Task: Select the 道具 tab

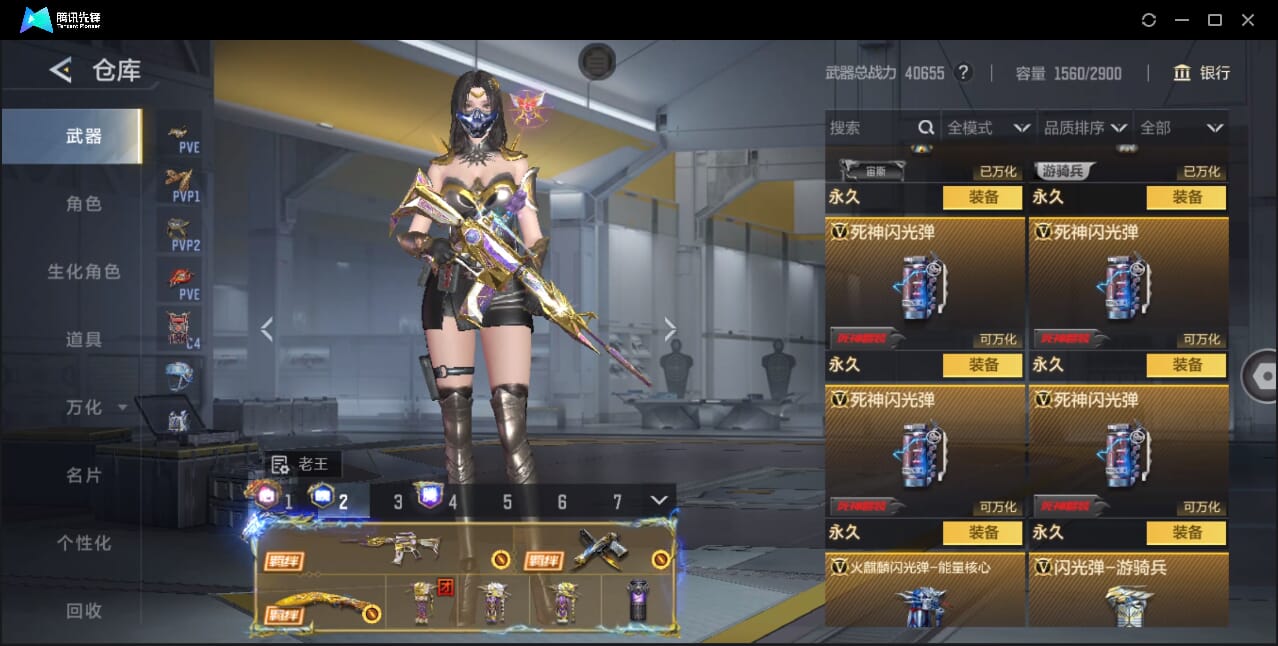Action: (x=84, y=340)
